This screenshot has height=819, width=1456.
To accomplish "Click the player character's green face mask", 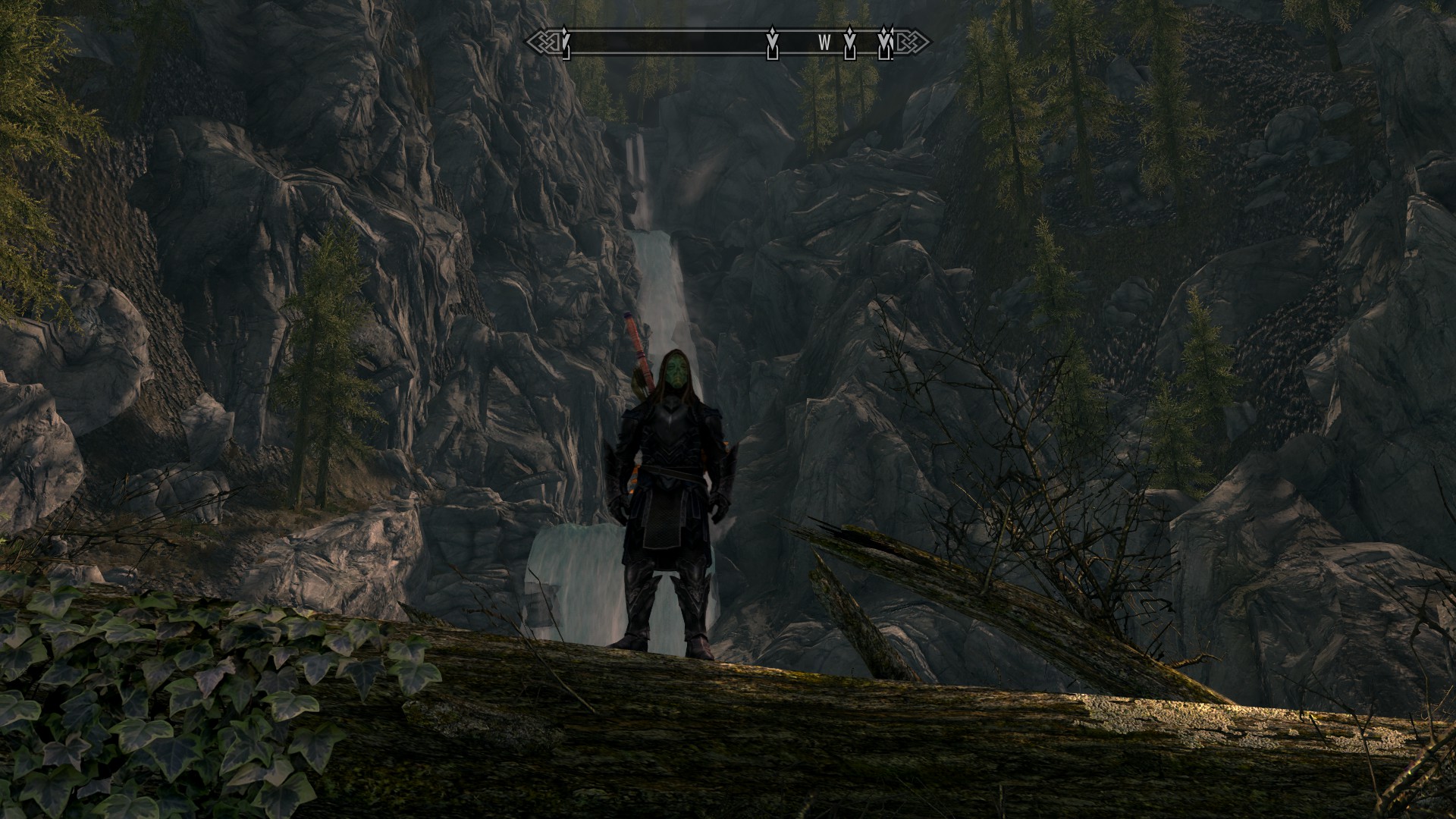I will pyautogui.click(x=675, y=372).
